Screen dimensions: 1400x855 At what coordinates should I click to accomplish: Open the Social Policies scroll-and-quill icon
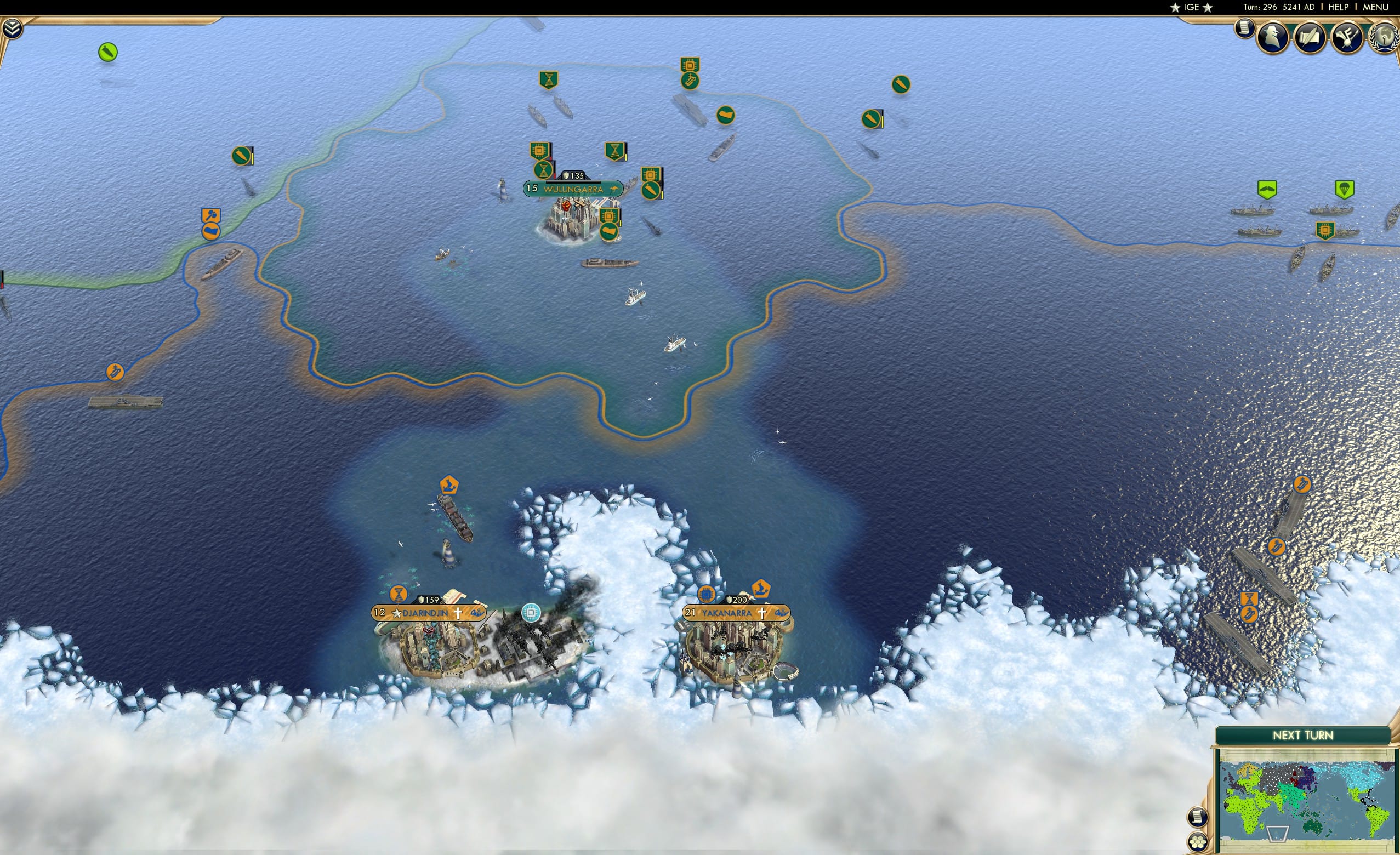[1310, 37]
